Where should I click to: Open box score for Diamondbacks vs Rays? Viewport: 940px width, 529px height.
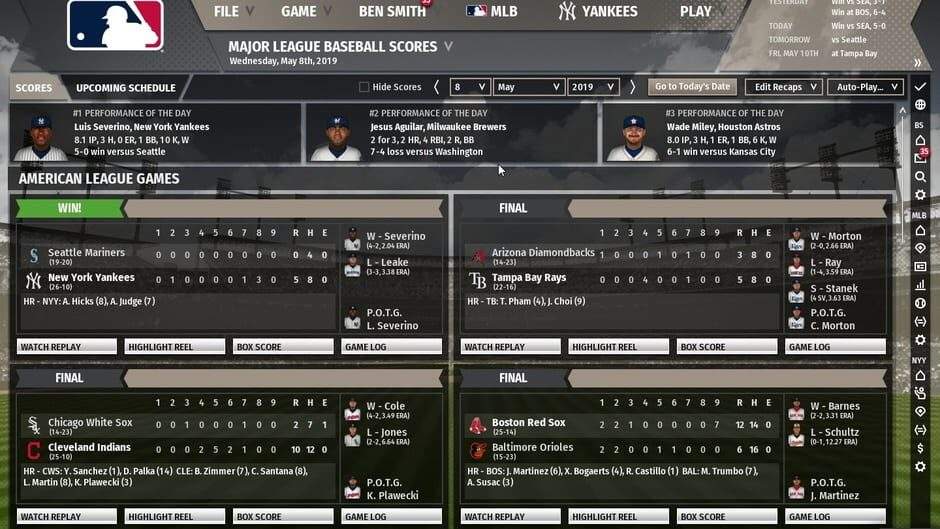tap(727, 347)
